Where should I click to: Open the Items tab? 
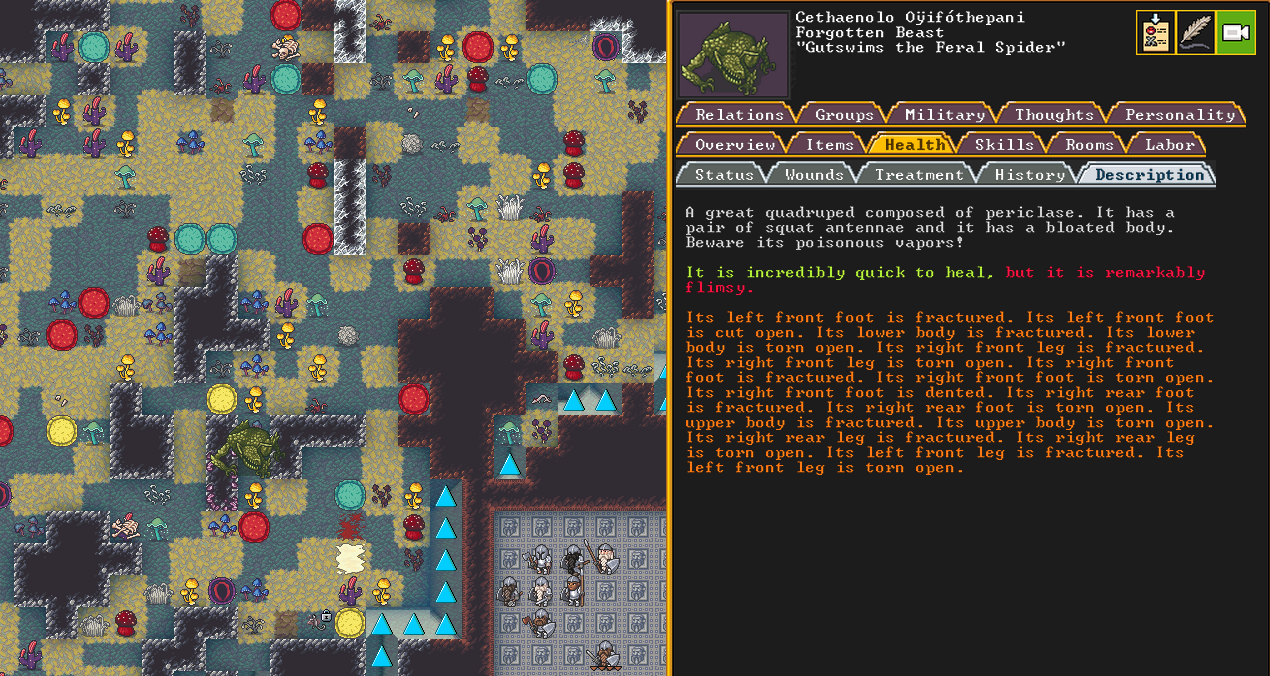tap(829, 145)
